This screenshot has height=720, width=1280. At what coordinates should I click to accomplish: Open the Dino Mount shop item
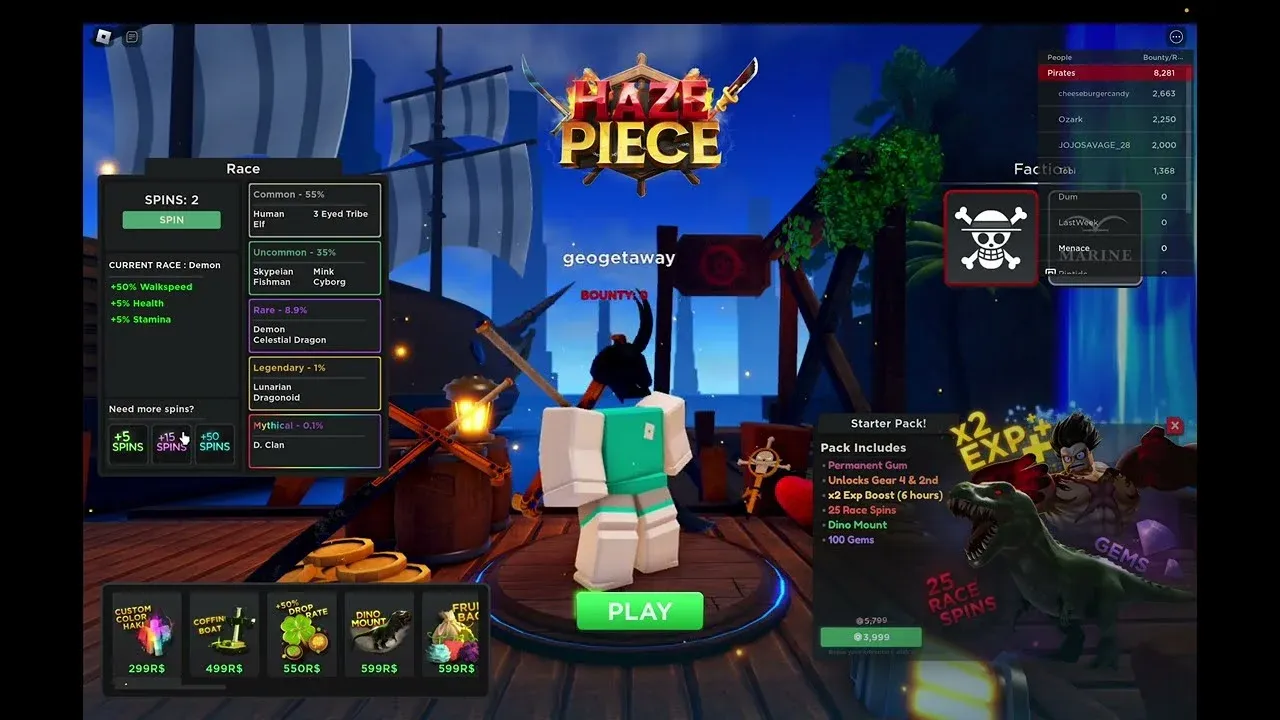(x=378, y=634)
